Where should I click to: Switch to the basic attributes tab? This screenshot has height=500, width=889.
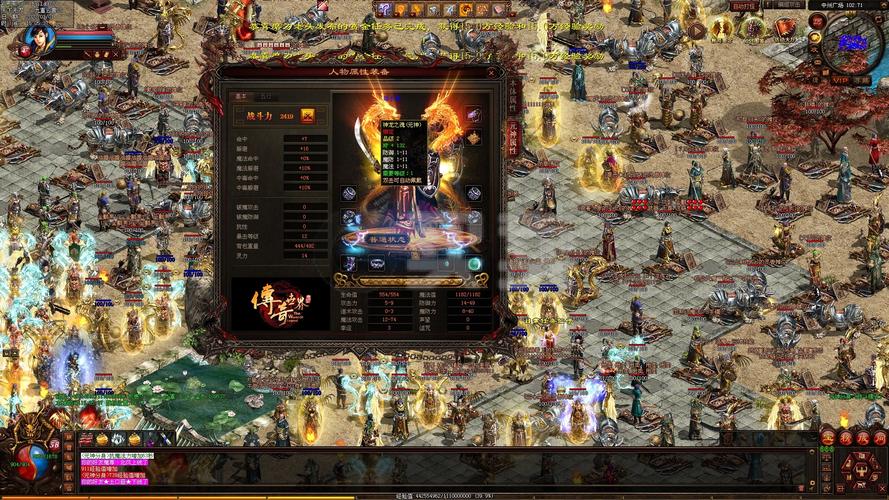(x=241, y=97)
